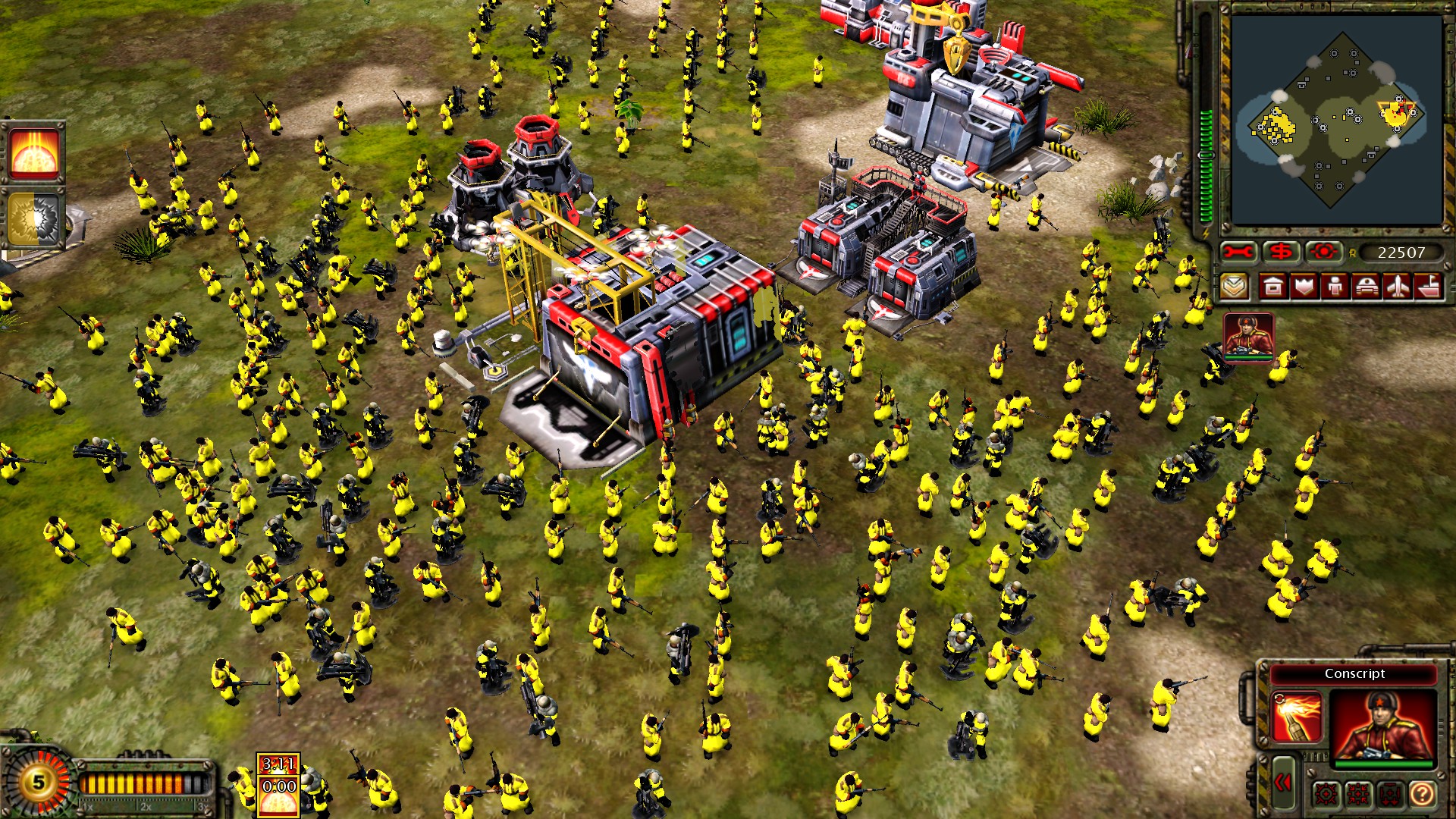
Task: Activate the airstrike support power on the left edge
Action: 36,150
